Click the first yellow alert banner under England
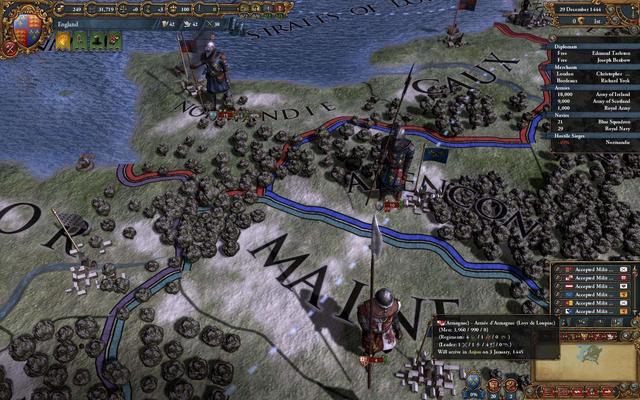The height and width of the screenshot is (400, 640). [x=61, y=41]
